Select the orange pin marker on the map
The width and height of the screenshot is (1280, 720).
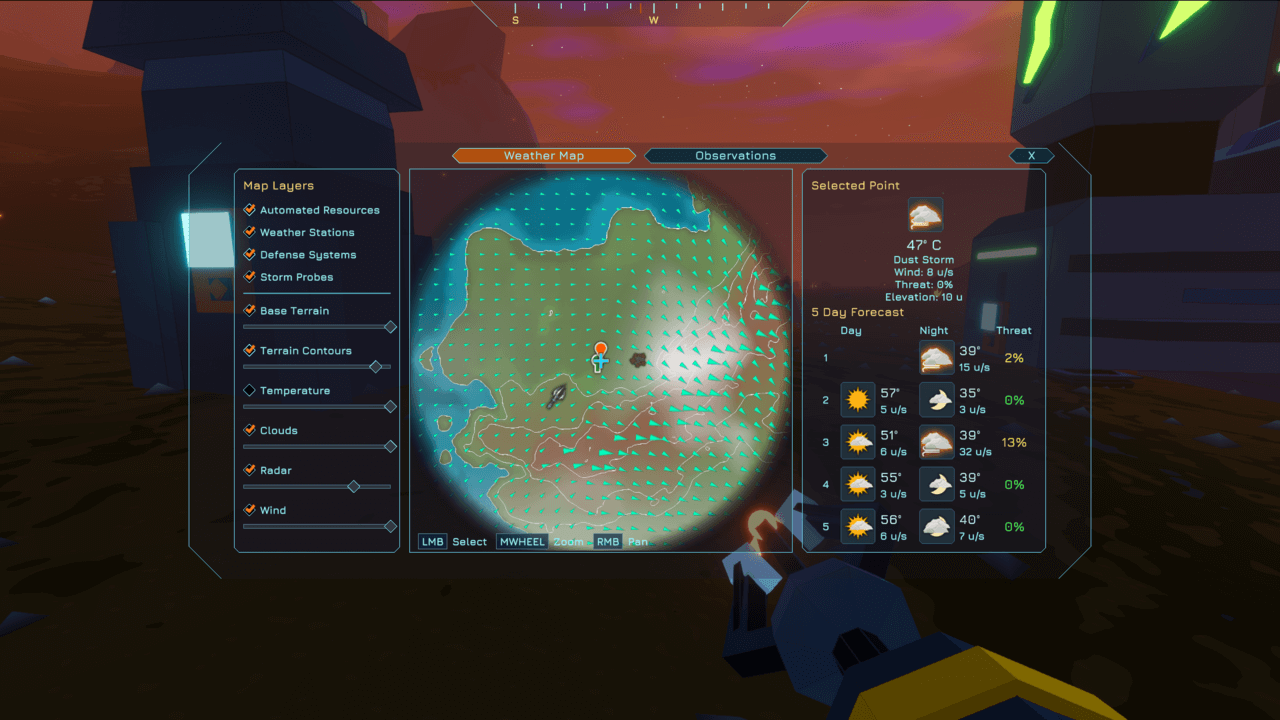pyautogui.click(x=600, y=350)
